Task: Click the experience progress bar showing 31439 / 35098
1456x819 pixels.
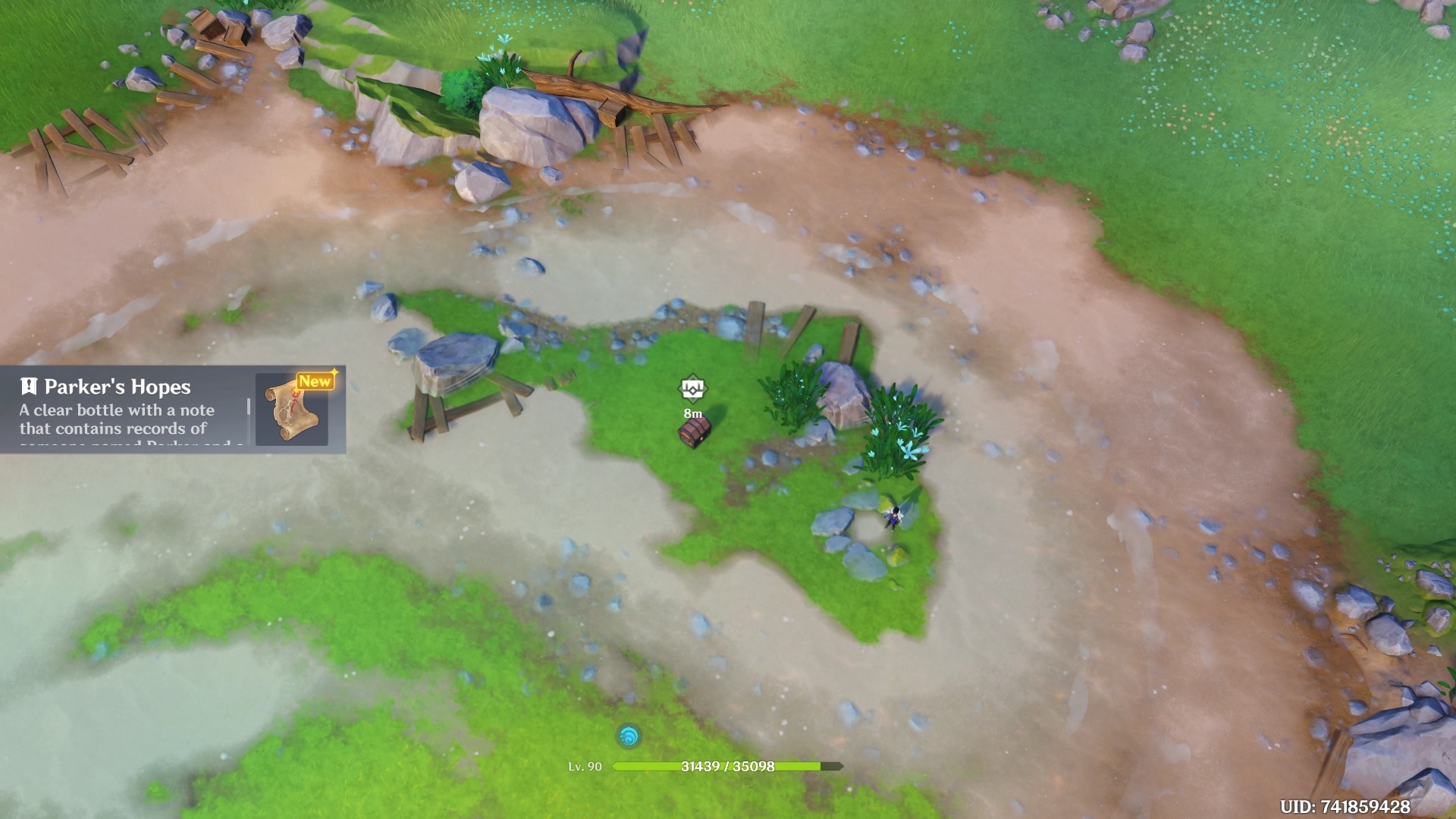Action: point(728,767)
